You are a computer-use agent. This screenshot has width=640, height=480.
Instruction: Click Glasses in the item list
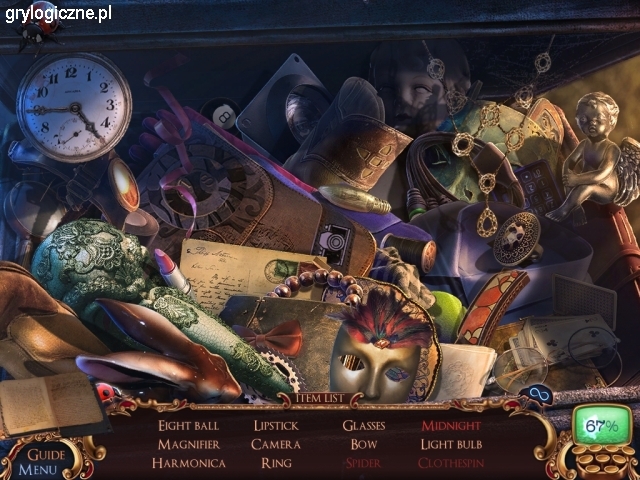(364, 426)
